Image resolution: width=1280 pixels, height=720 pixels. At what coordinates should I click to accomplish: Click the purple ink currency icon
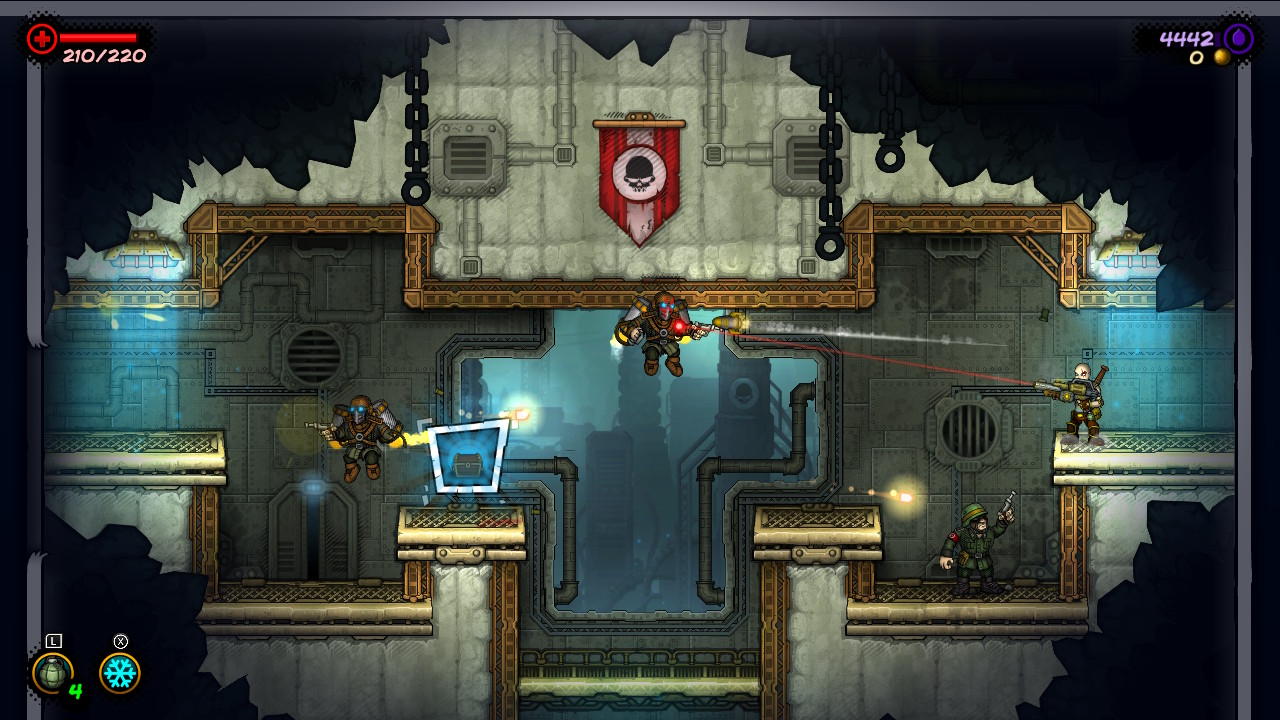click(1238, 39)
